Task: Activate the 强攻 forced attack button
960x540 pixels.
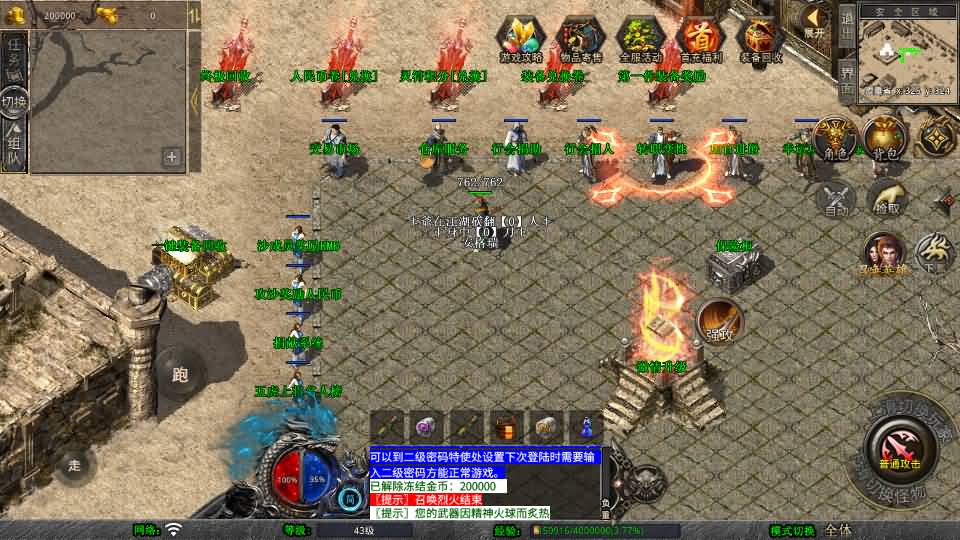Action: 720,320
